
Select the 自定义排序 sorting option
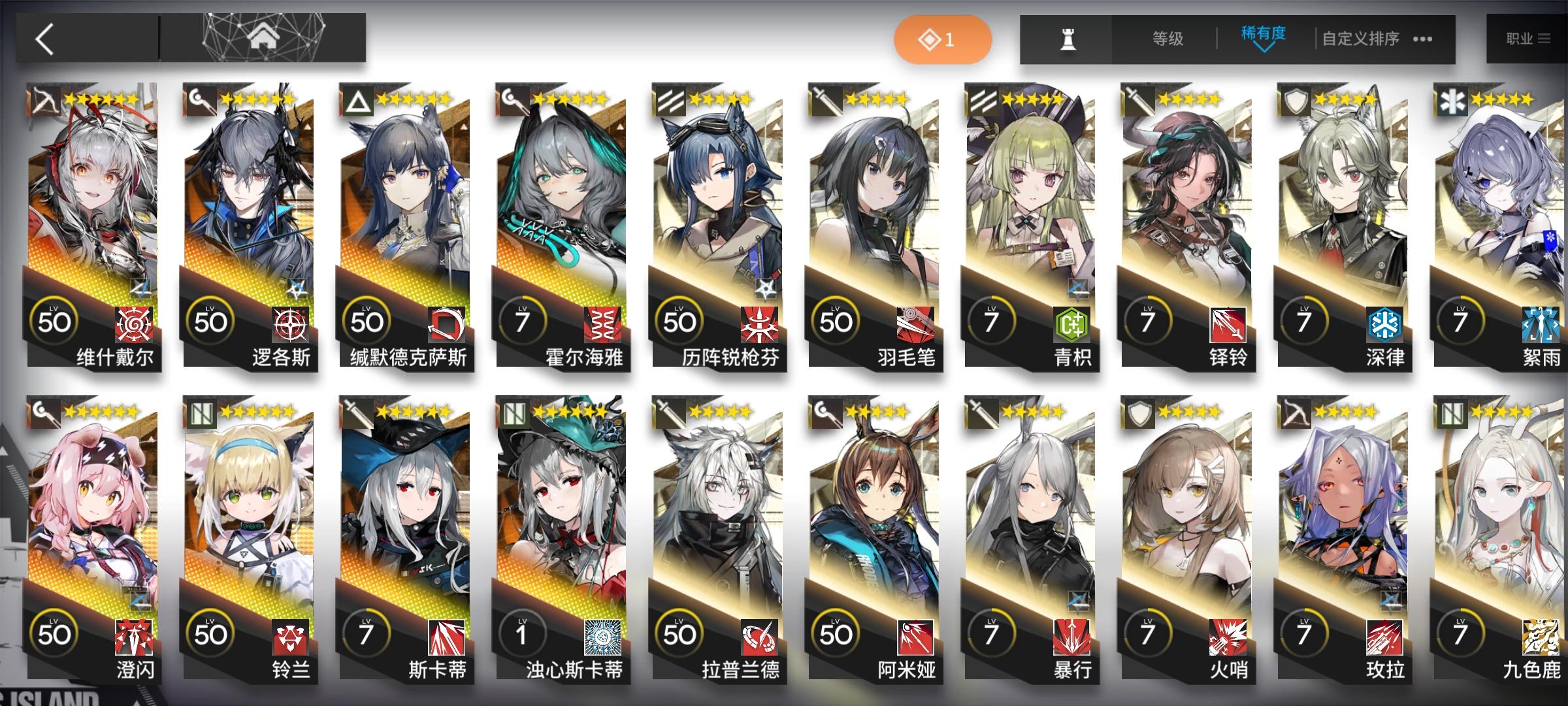click(1362, 39)
